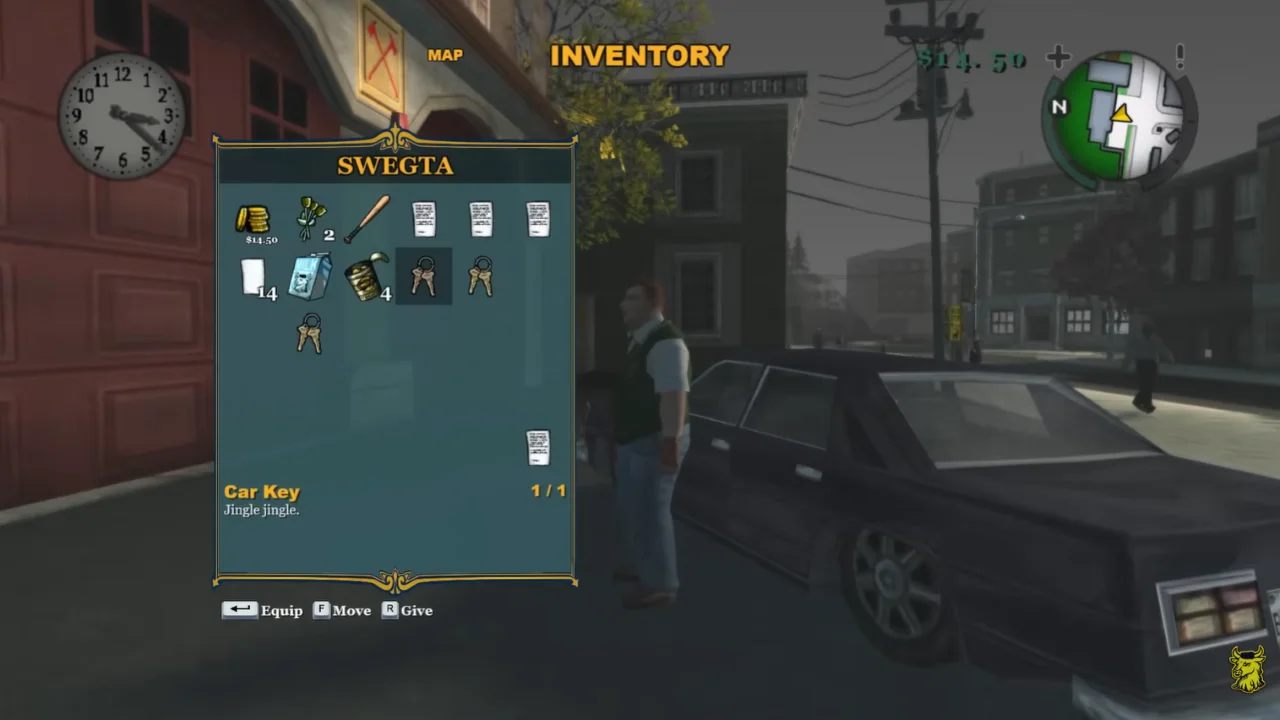Select the itching powder can with quantity 4

(x=366, y=278)
